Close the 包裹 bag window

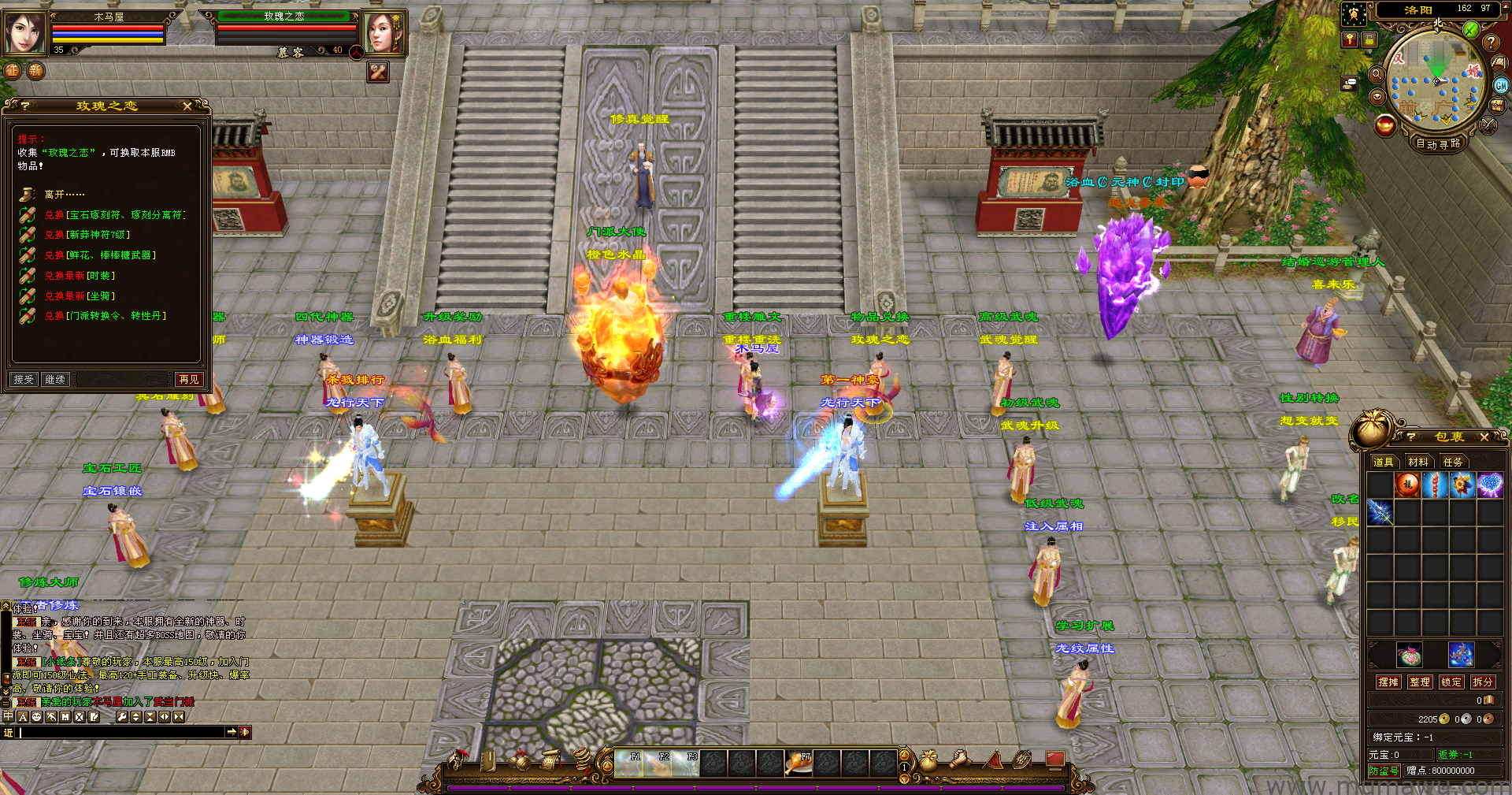tap(1484, 437)
